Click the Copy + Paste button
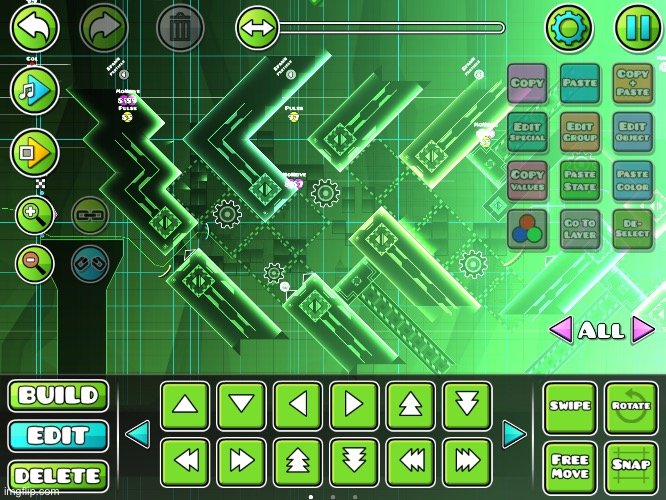The height and width of the screenshot is (500, 666). click(633, 83)
